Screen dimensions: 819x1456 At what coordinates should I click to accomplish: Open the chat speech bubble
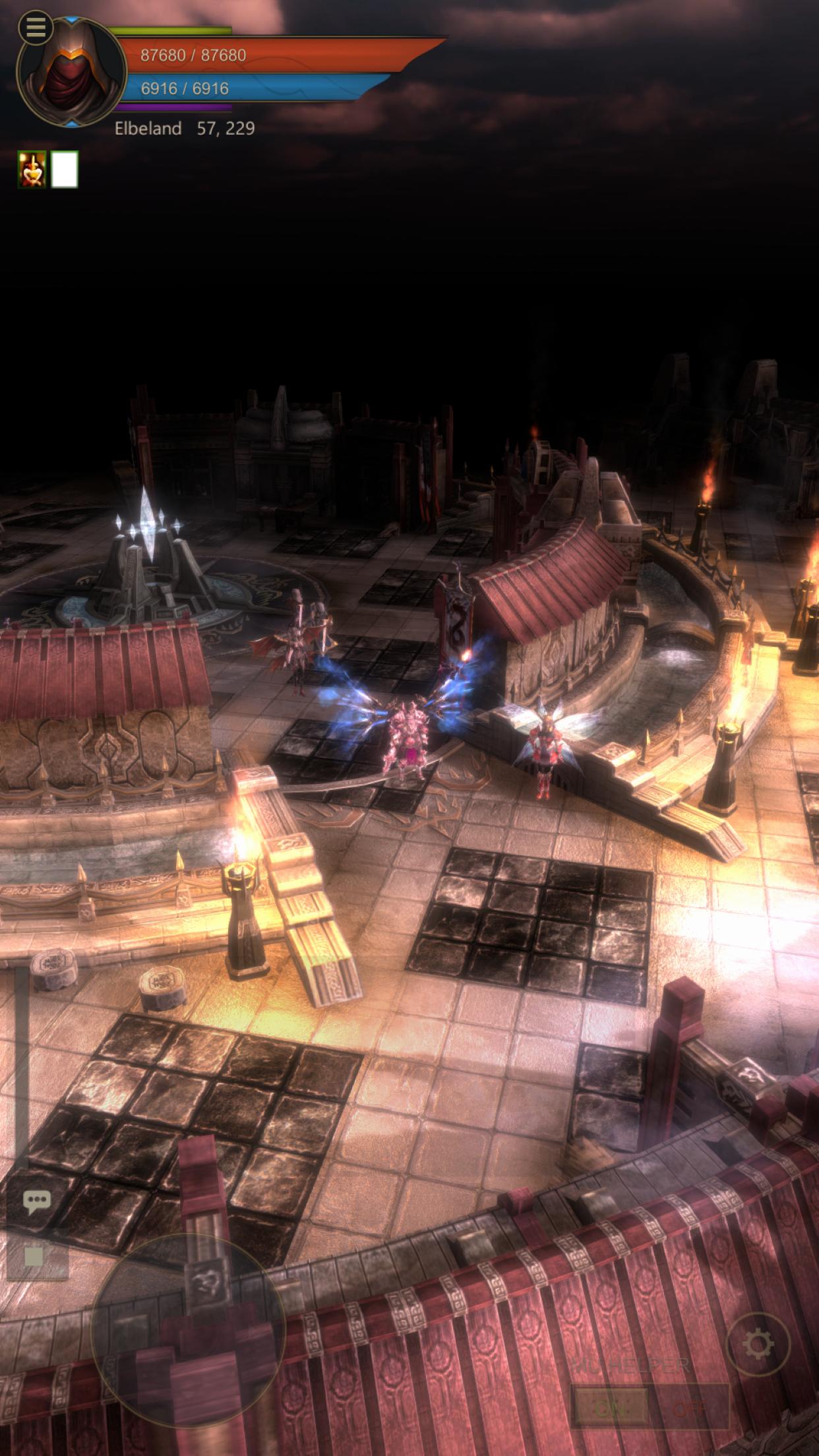click(x=36, y=1203)
